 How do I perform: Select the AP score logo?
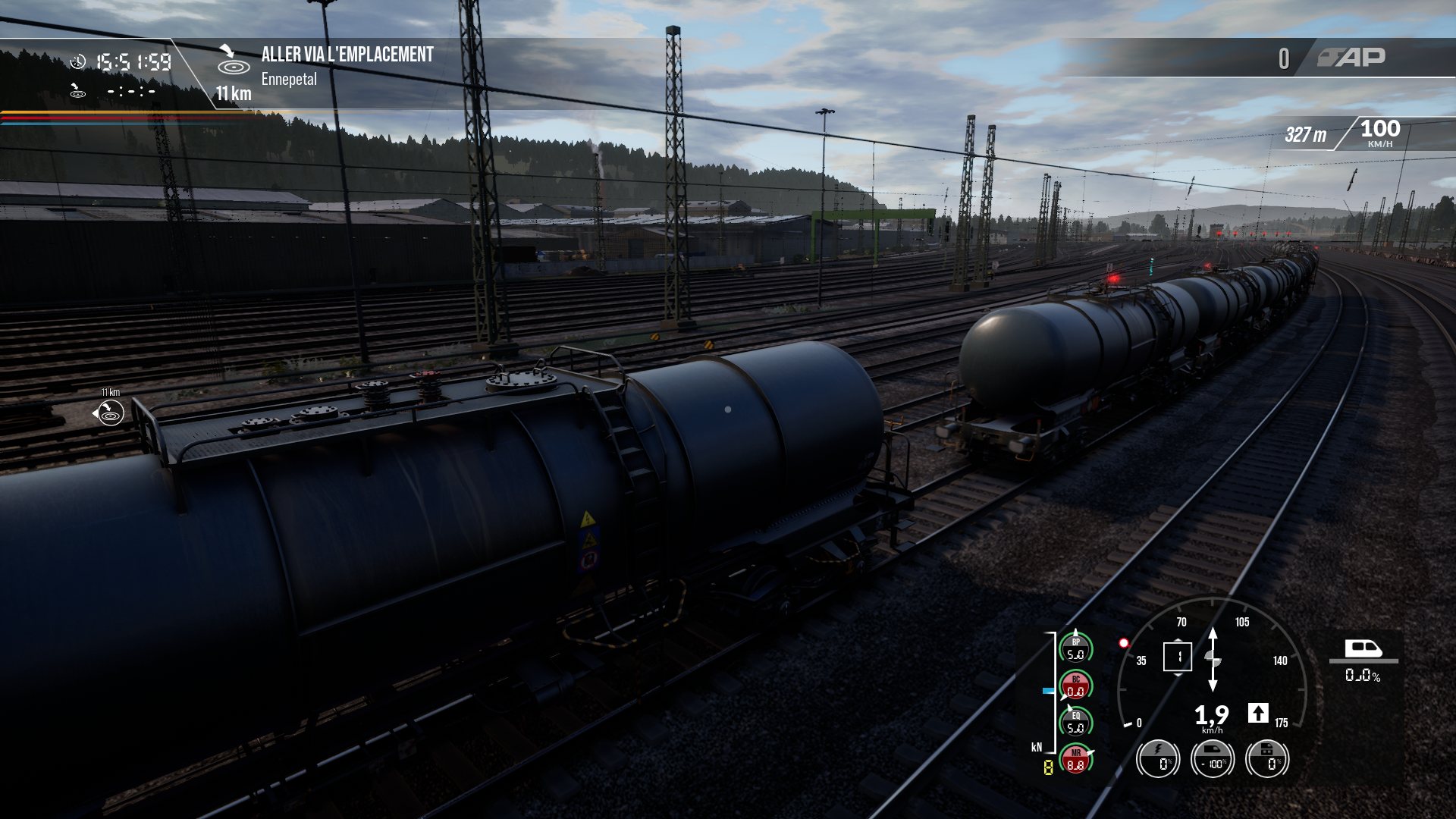pos(1351,58)
